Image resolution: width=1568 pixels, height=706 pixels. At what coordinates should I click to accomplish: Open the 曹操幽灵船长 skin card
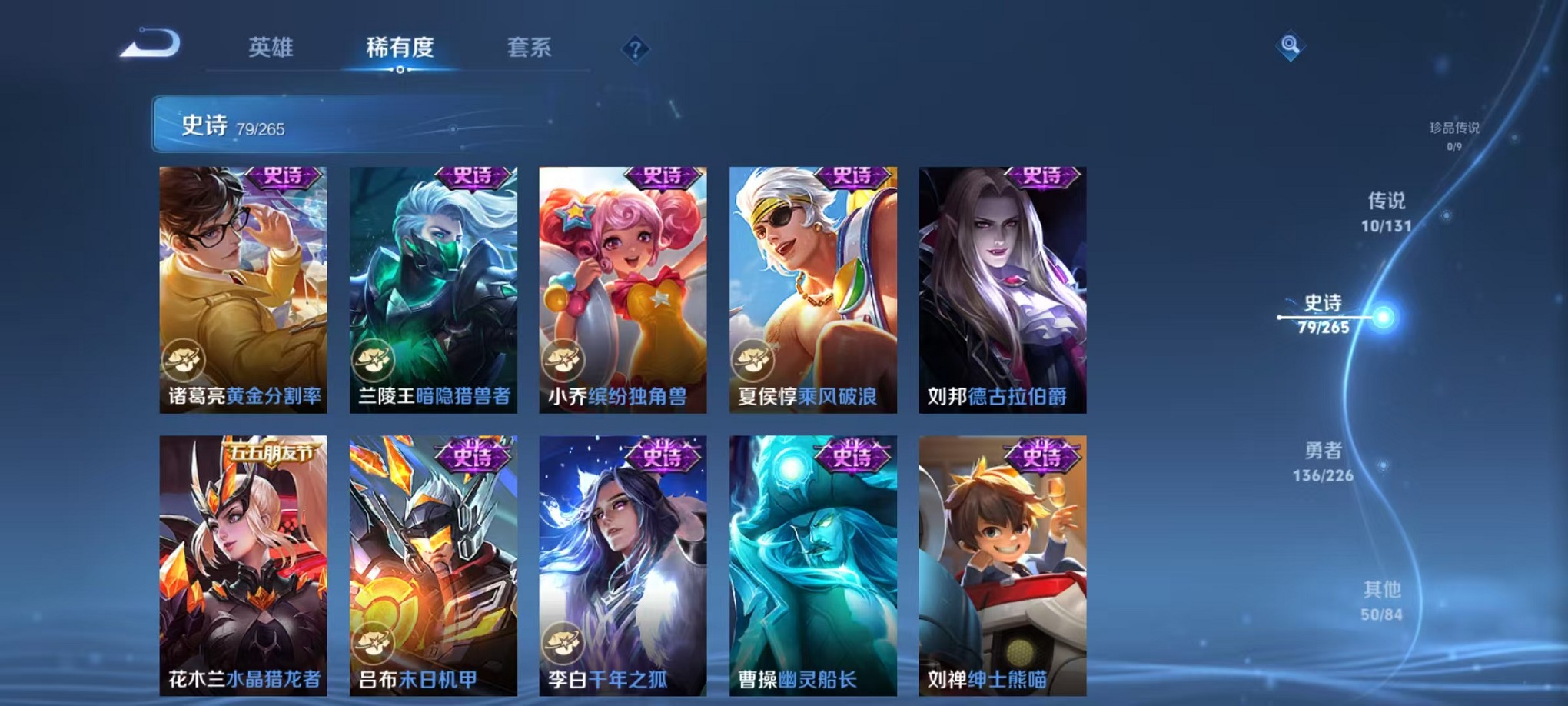click(x=810, y=554)
